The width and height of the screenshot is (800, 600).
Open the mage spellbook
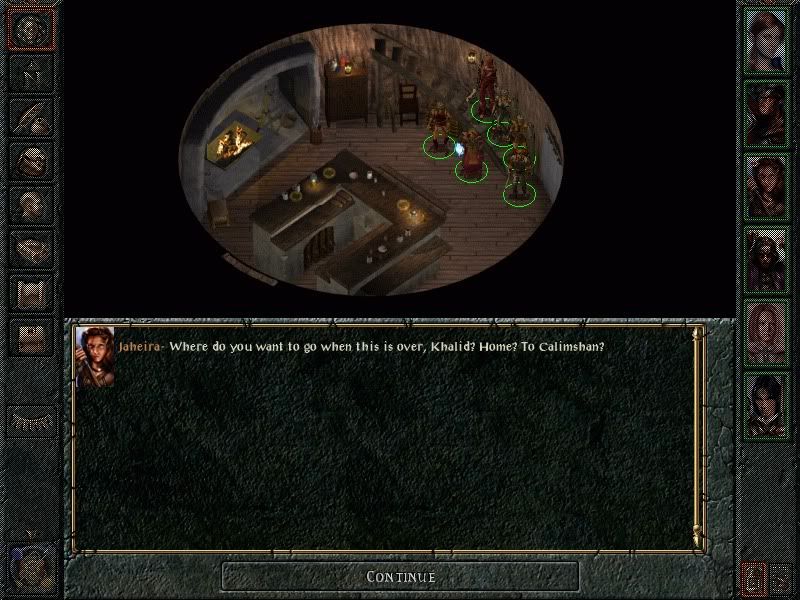(x=30, y=249)
